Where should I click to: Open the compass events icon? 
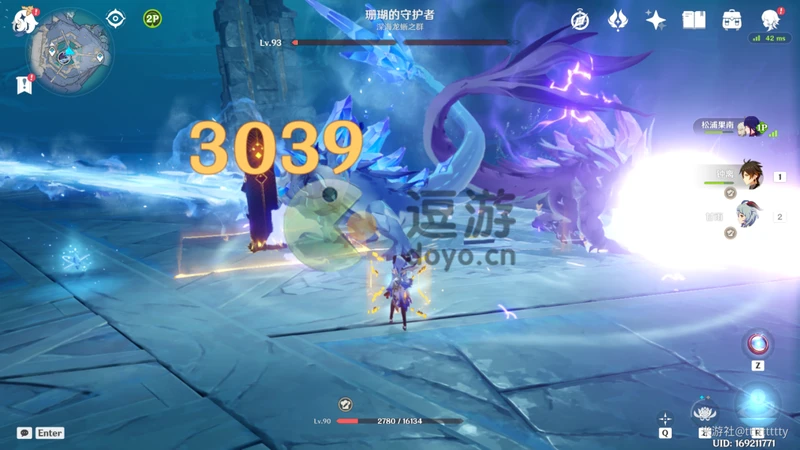(x=580, y=20)
